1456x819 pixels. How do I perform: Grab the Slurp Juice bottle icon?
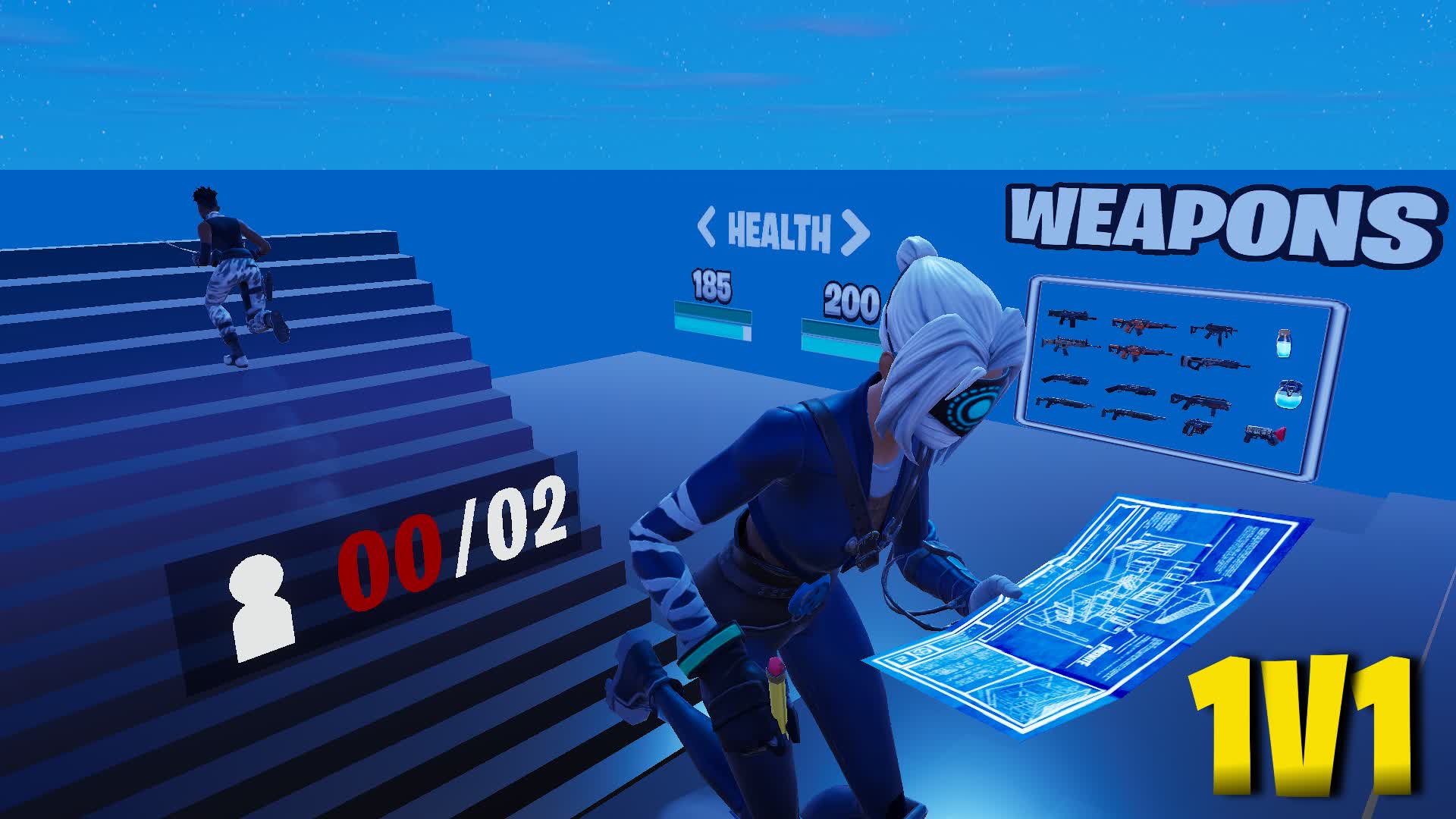1285,344
